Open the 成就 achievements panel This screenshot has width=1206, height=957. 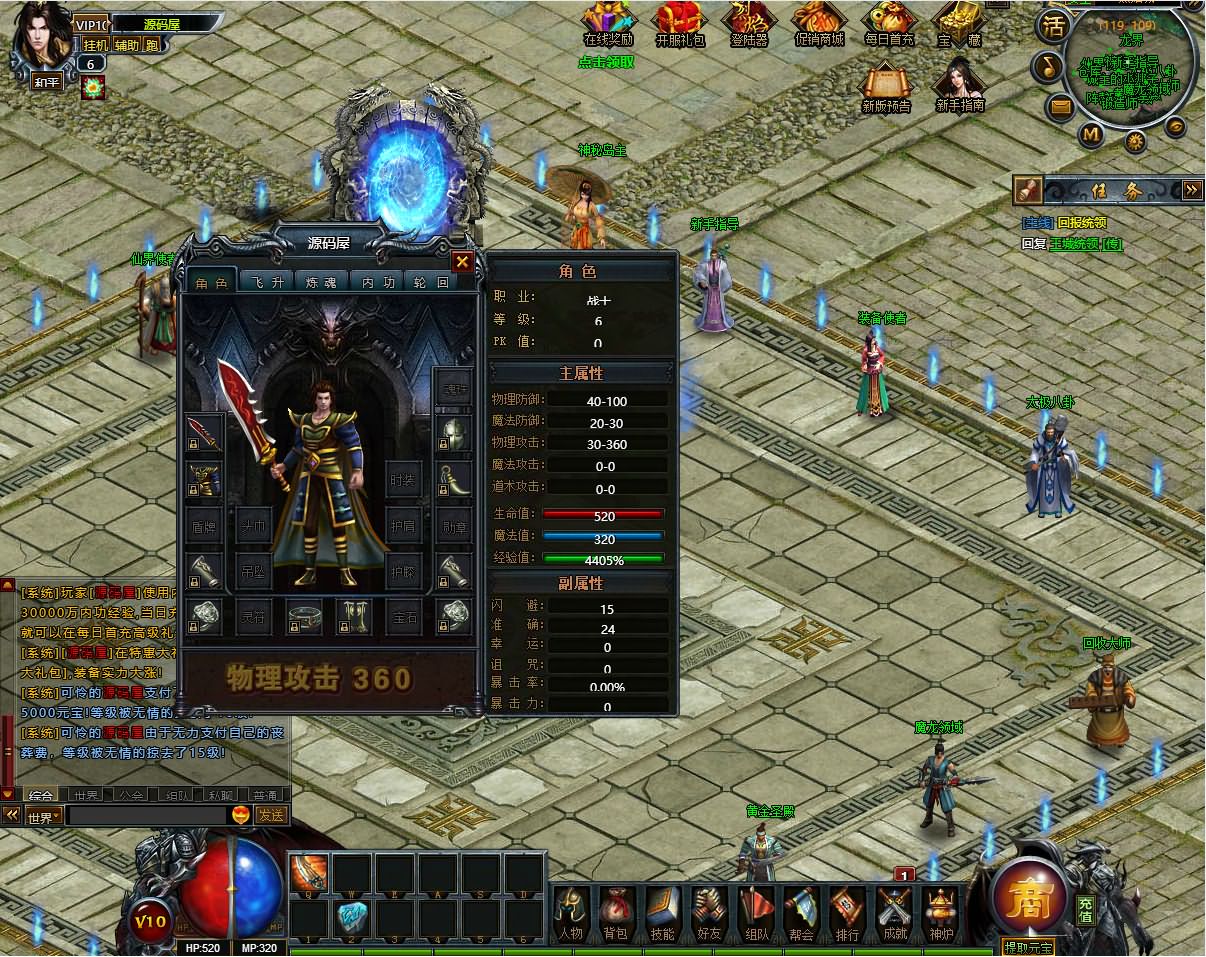[893, 912]
